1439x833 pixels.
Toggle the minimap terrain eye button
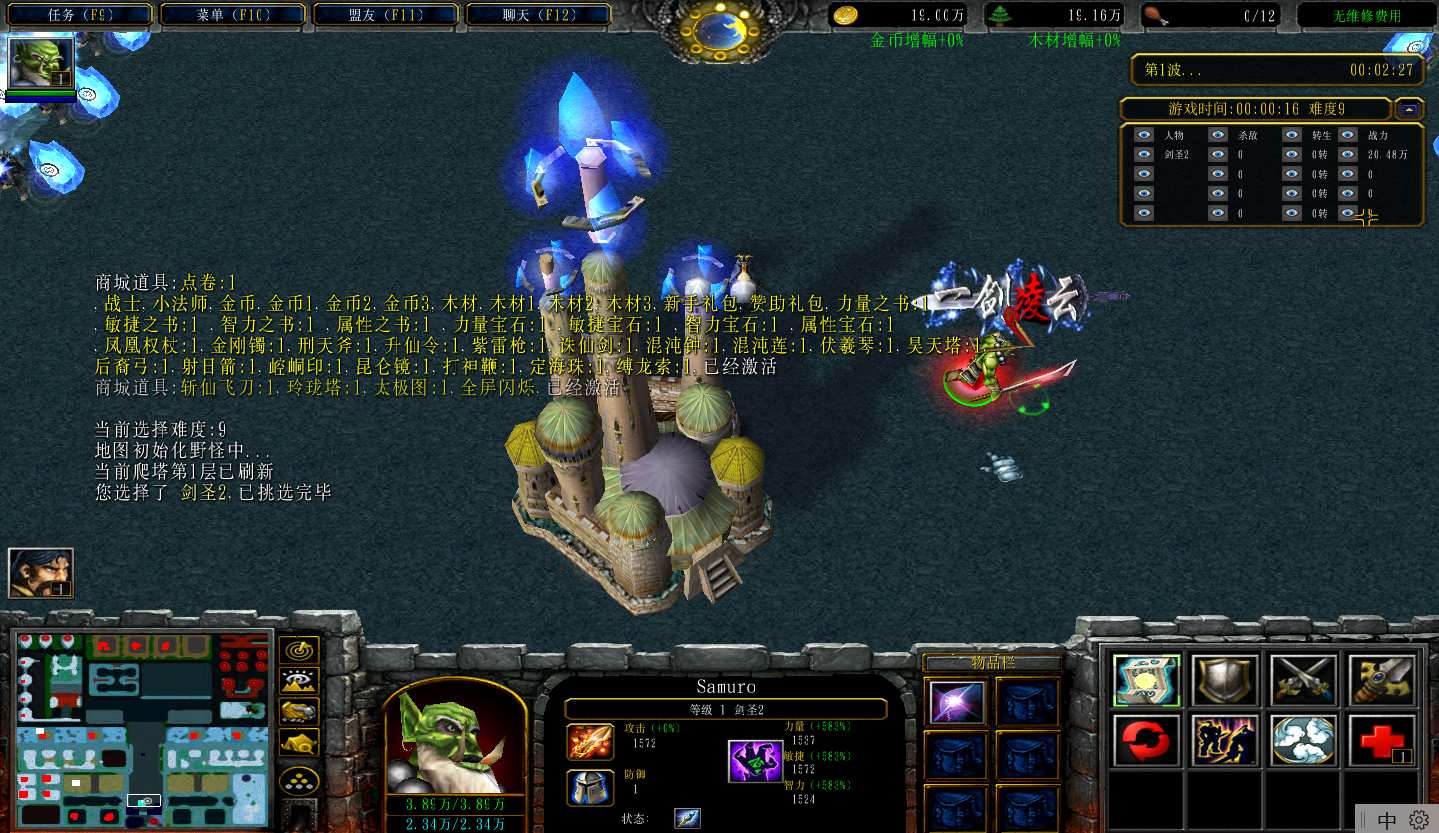point(299,681)
